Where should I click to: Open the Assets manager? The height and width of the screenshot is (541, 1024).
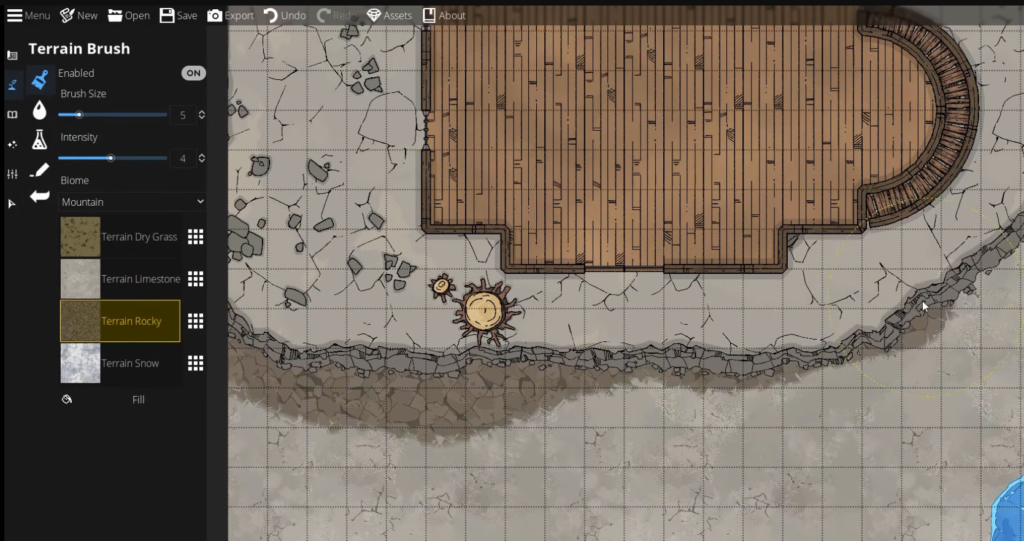[389, 15]
